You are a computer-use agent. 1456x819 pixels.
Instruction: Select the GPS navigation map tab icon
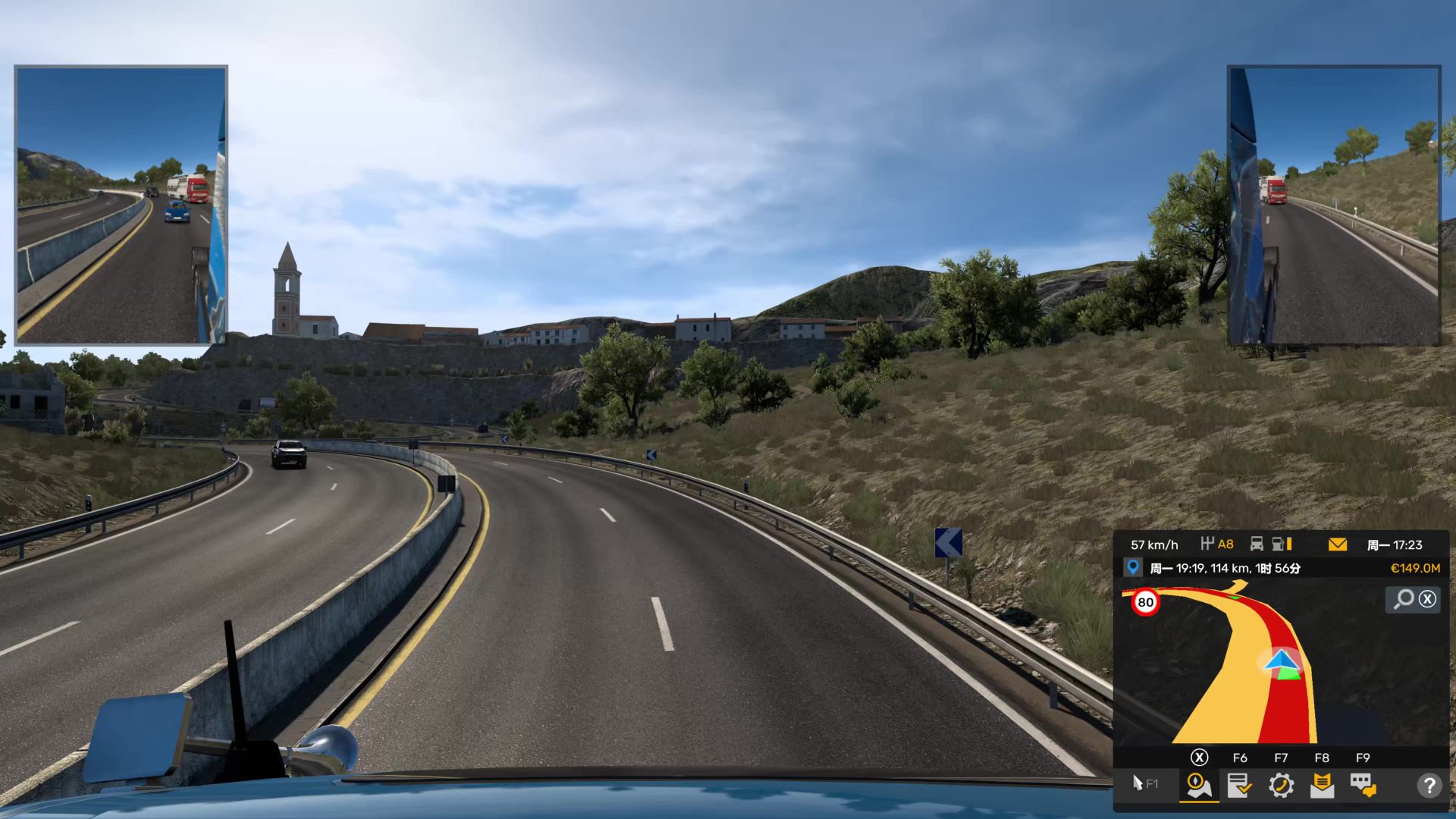click(x=1199, y=786)
